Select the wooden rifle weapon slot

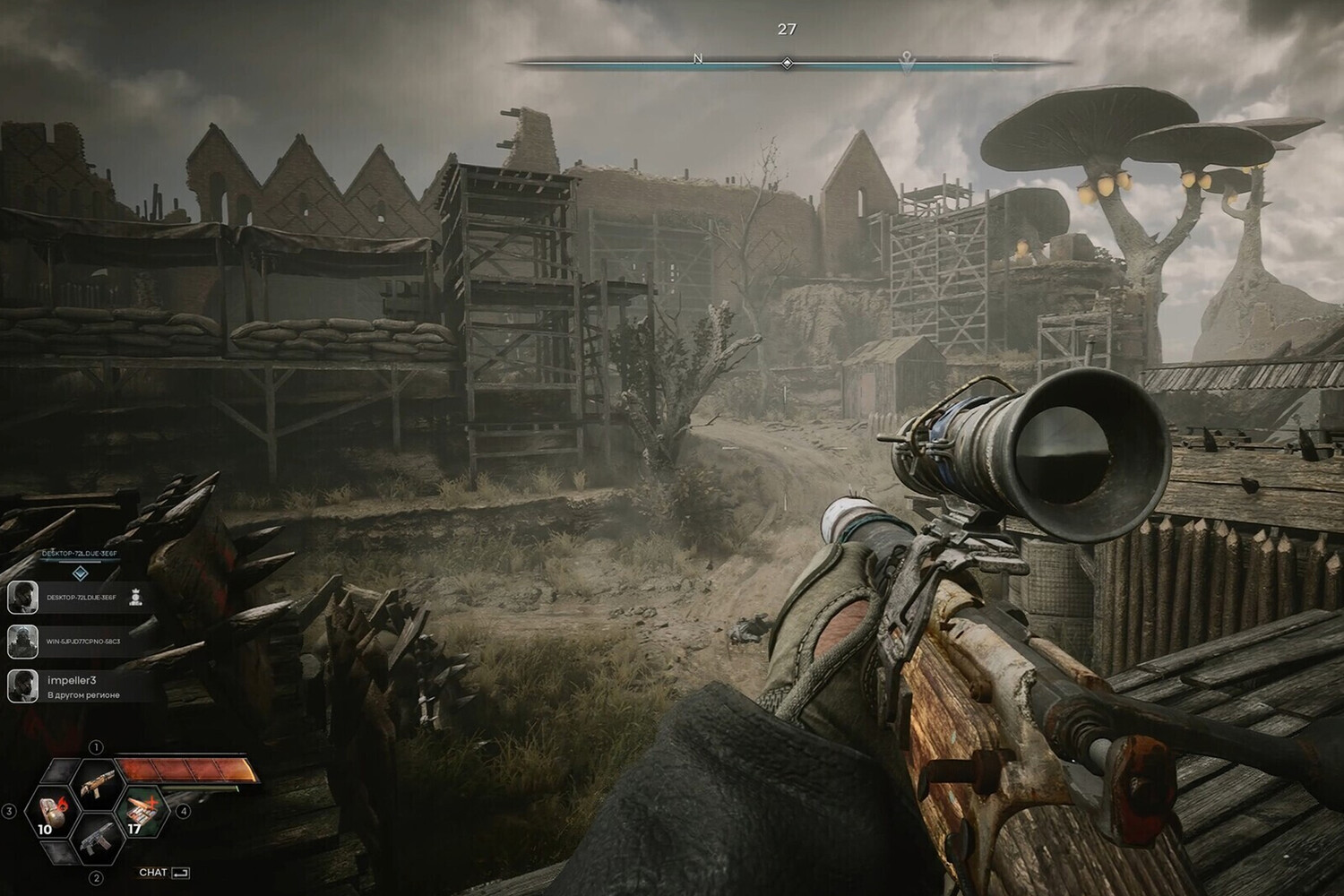click(x=95, y=783)
